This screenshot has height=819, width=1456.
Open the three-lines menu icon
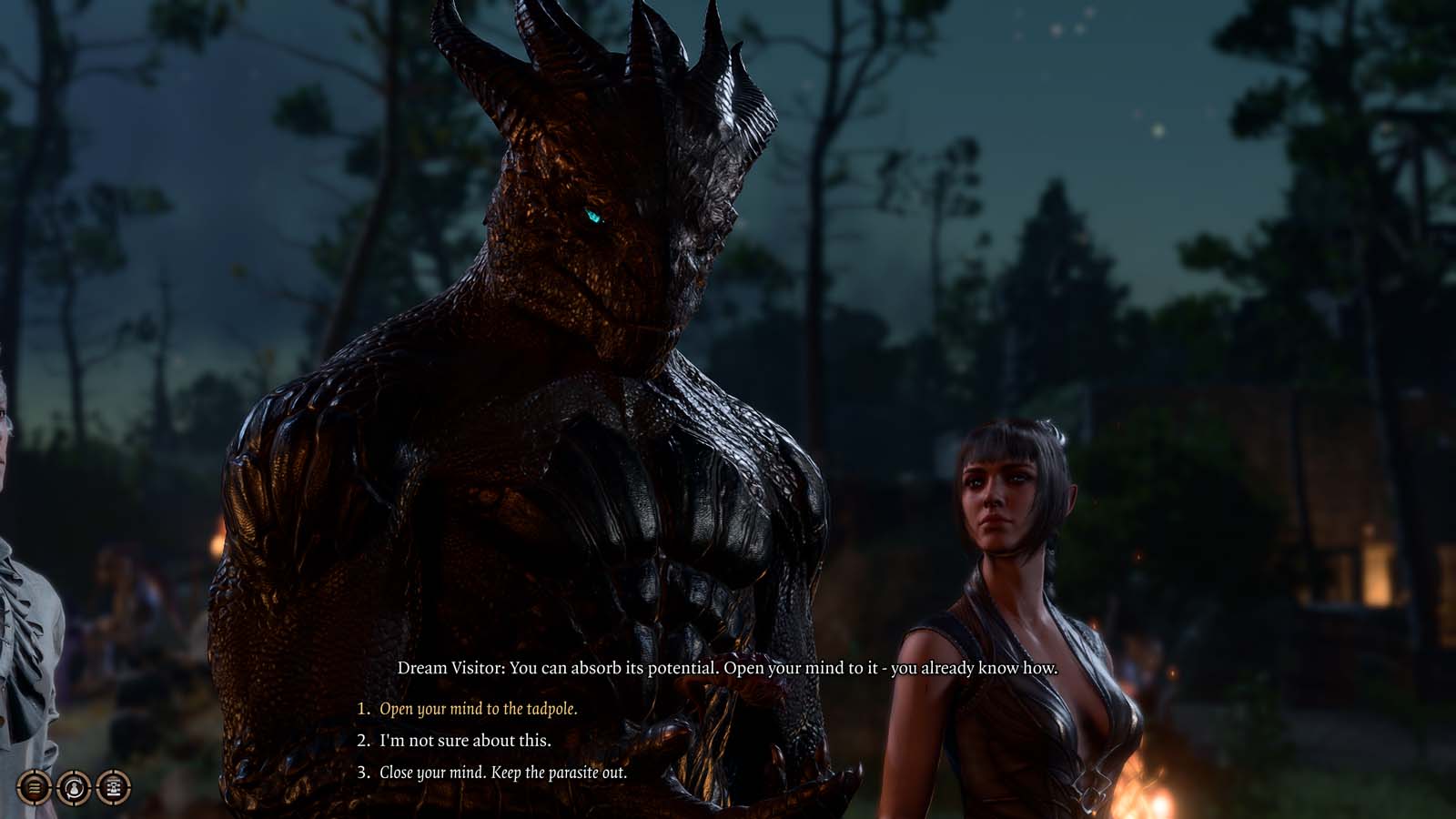[34, 786]
